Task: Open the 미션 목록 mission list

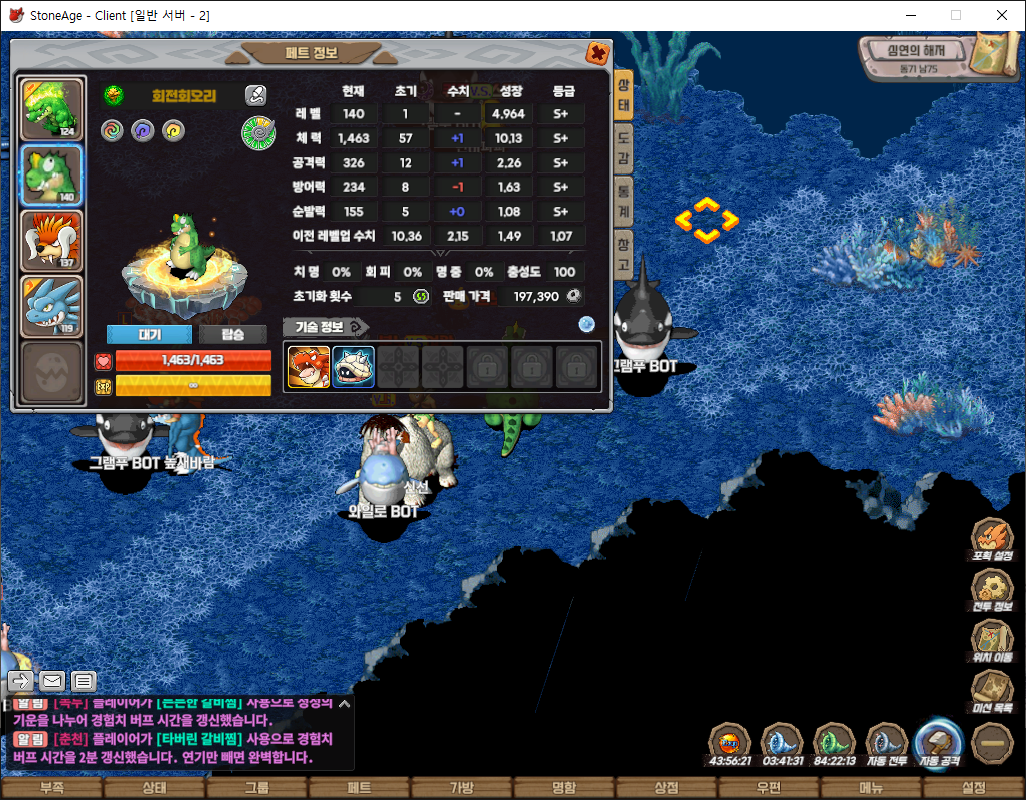Action: point(992,692)
